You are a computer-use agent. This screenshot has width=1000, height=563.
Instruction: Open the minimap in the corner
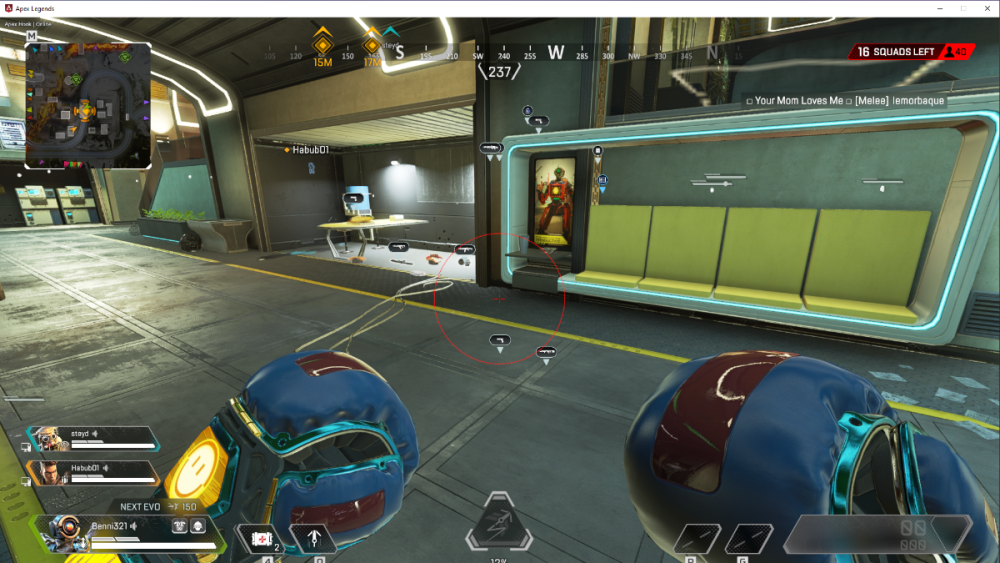[x=88, y=104]
